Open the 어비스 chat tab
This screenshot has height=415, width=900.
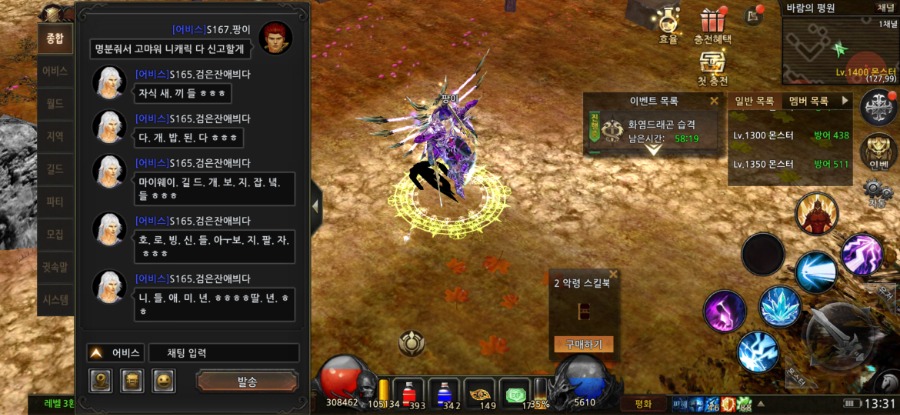[56, 72]
